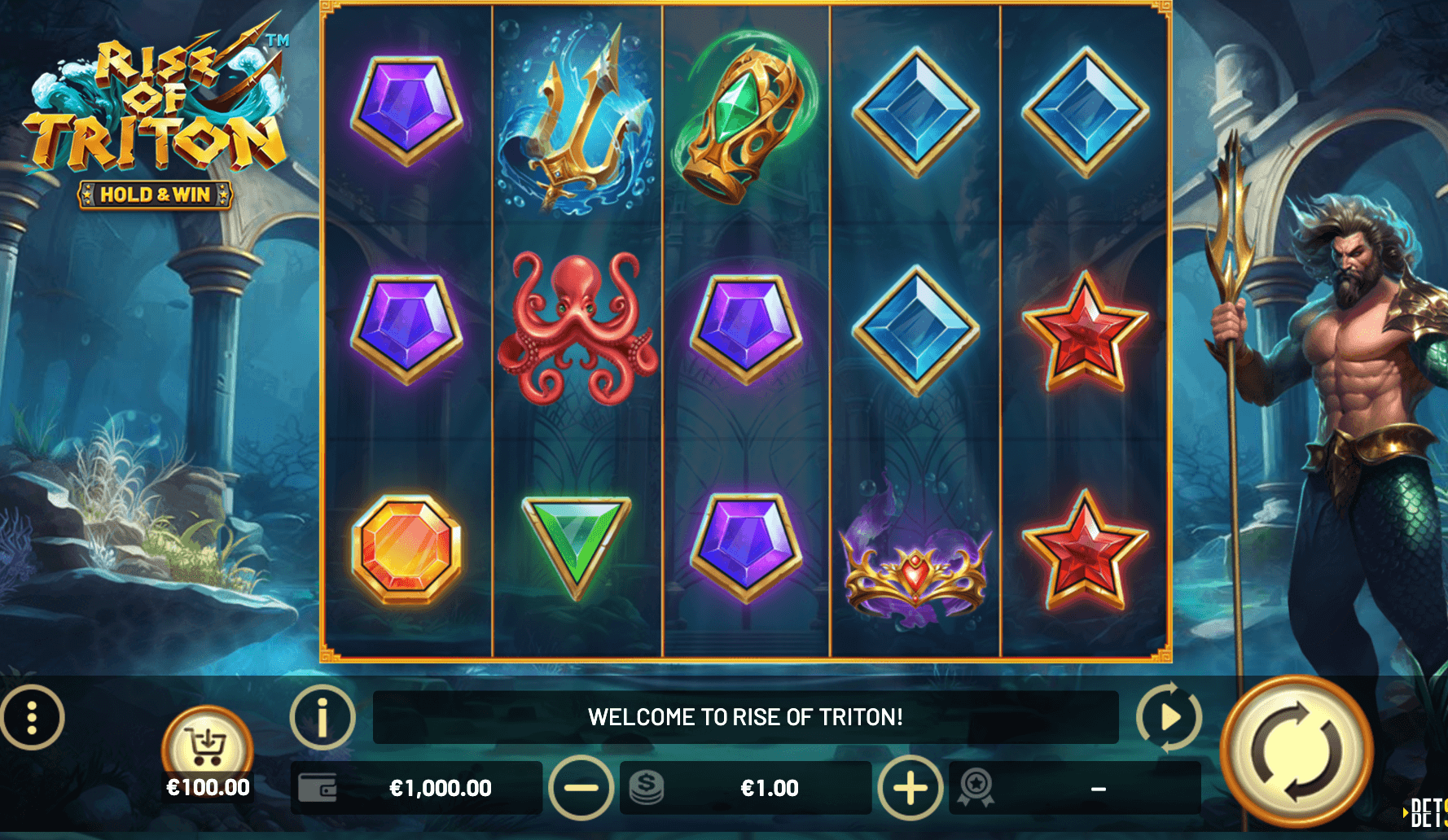Increase the bet with the plus button
Viewport: 1448px width, 840px height.
coord(910,788)
